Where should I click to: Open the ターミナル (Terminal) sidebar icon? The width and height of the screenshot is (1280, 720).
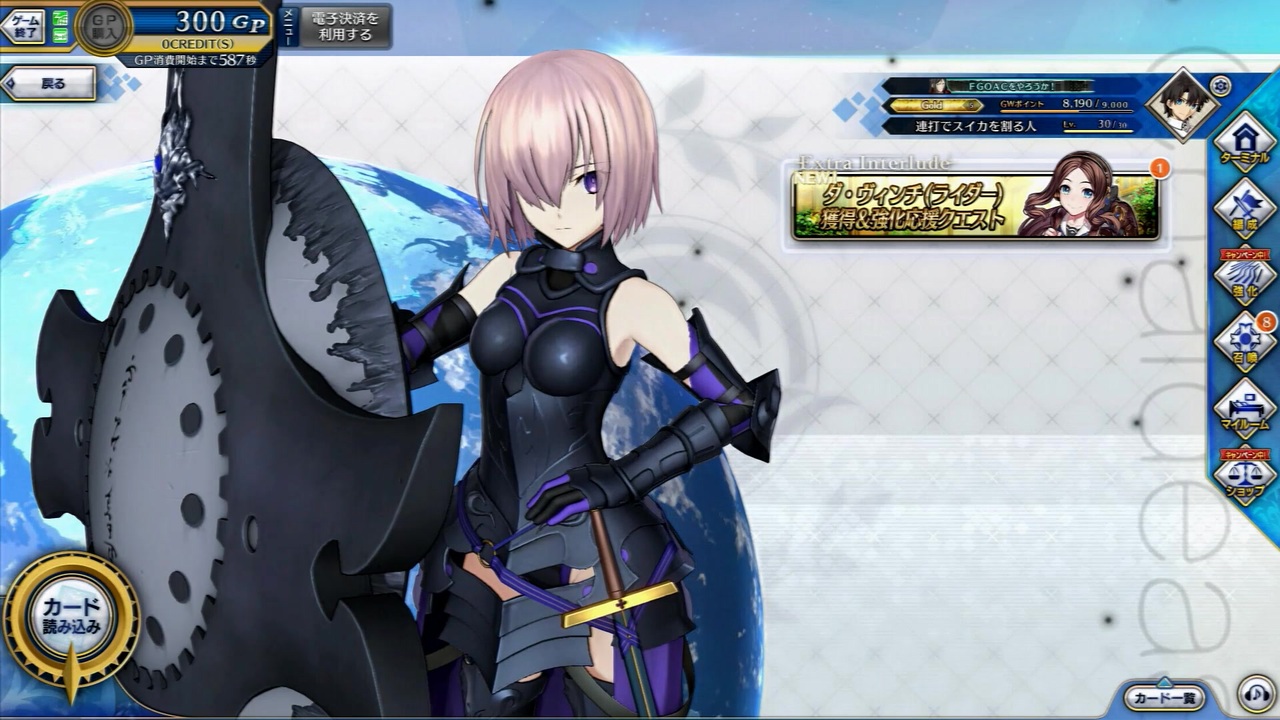pos(1243,143)
